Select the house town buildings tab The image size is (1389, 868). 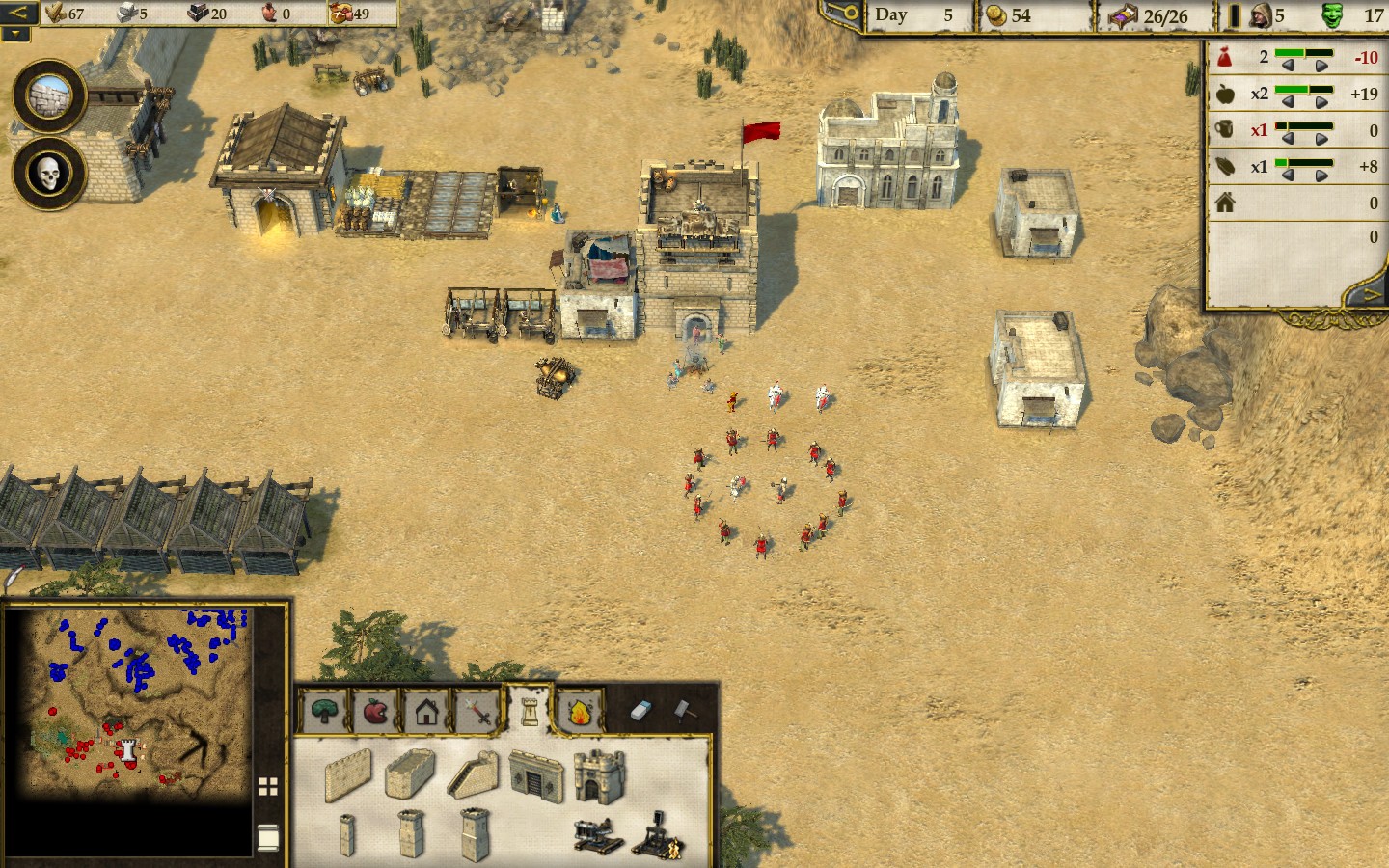(427, 712)
